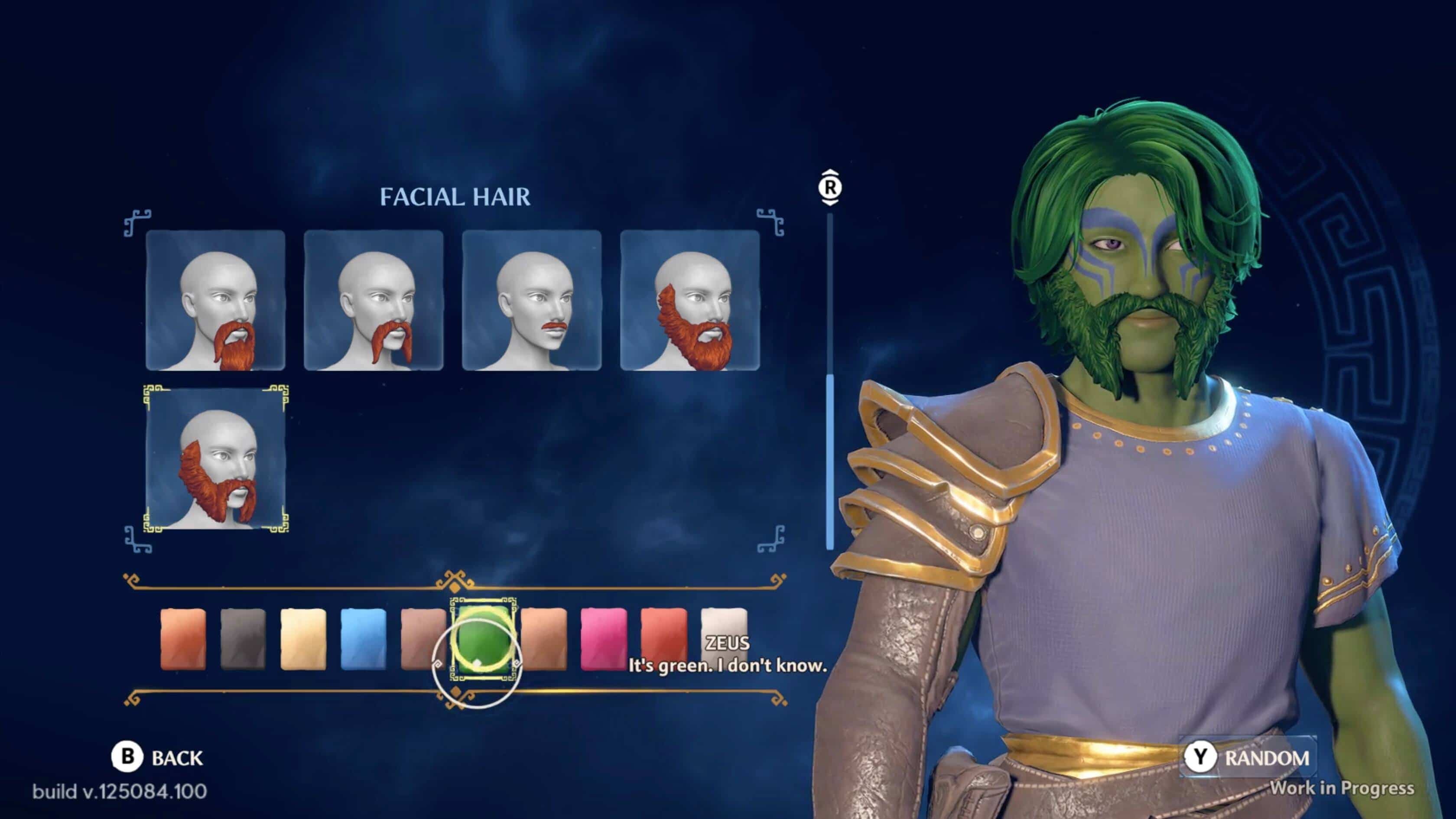1456x819 pixels.
Task: Select the green hair color swatch
Action: (x=483, y=639)
